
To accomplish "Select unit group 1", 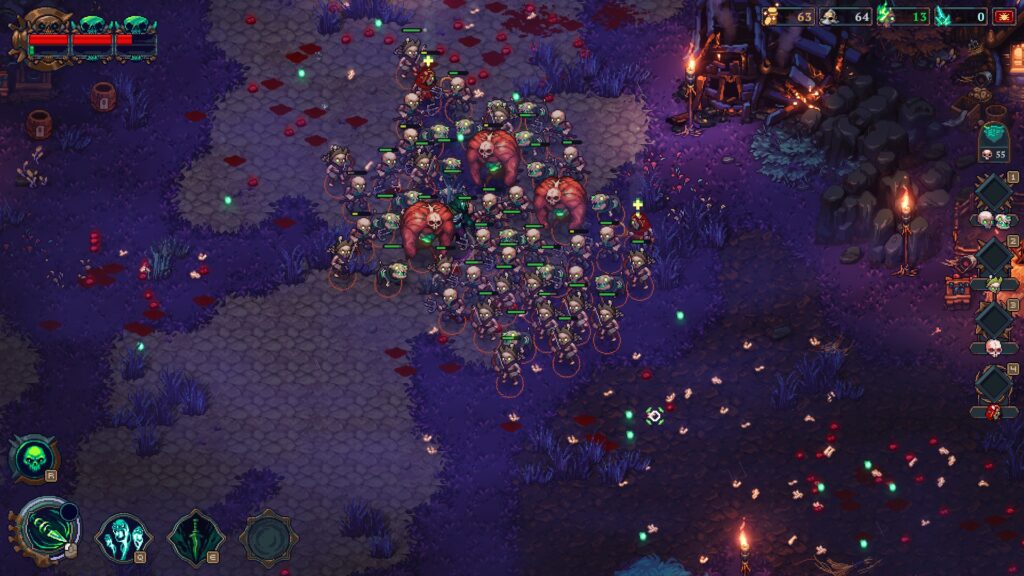I will pyautogui.click(x=994, y=193).
